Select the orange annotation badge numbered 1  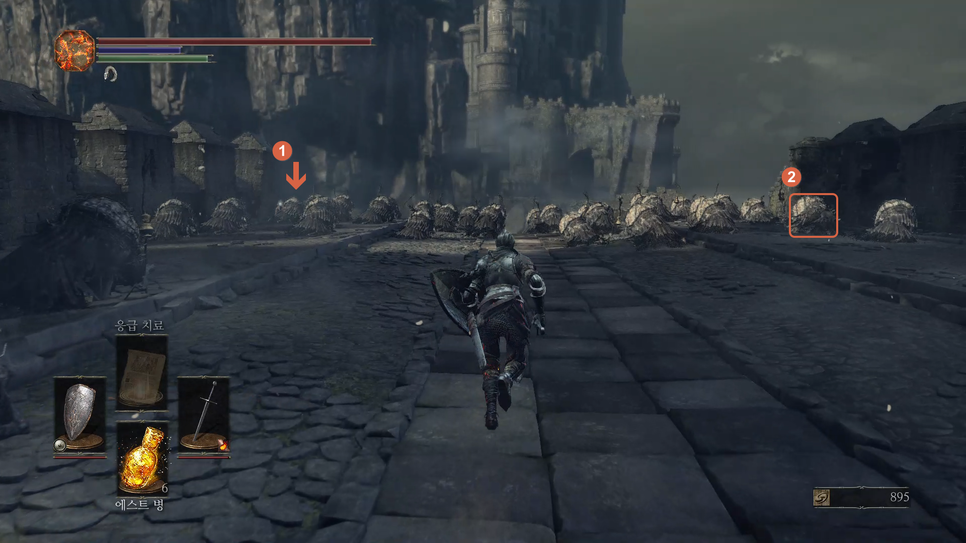283,150
